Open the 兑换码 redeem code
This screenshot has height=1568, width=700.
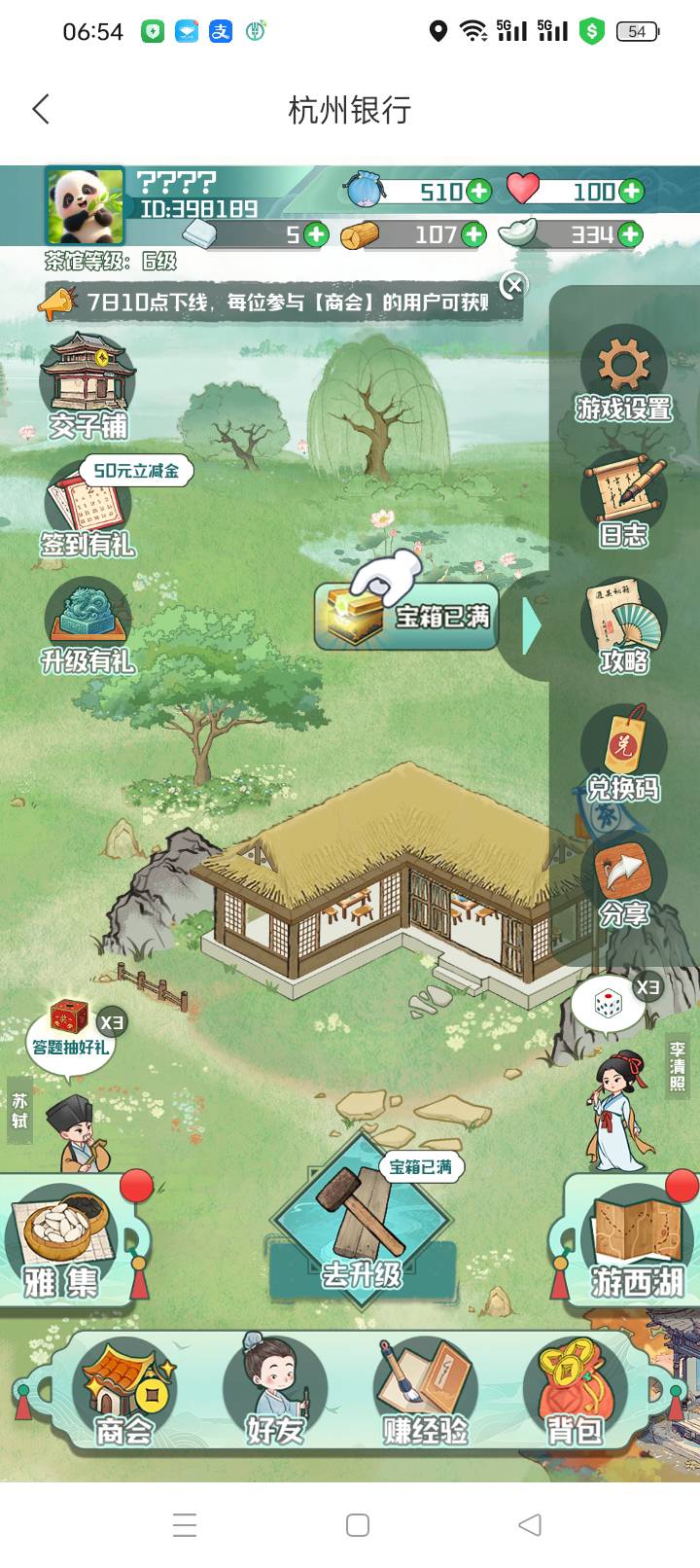coord(623,754)
